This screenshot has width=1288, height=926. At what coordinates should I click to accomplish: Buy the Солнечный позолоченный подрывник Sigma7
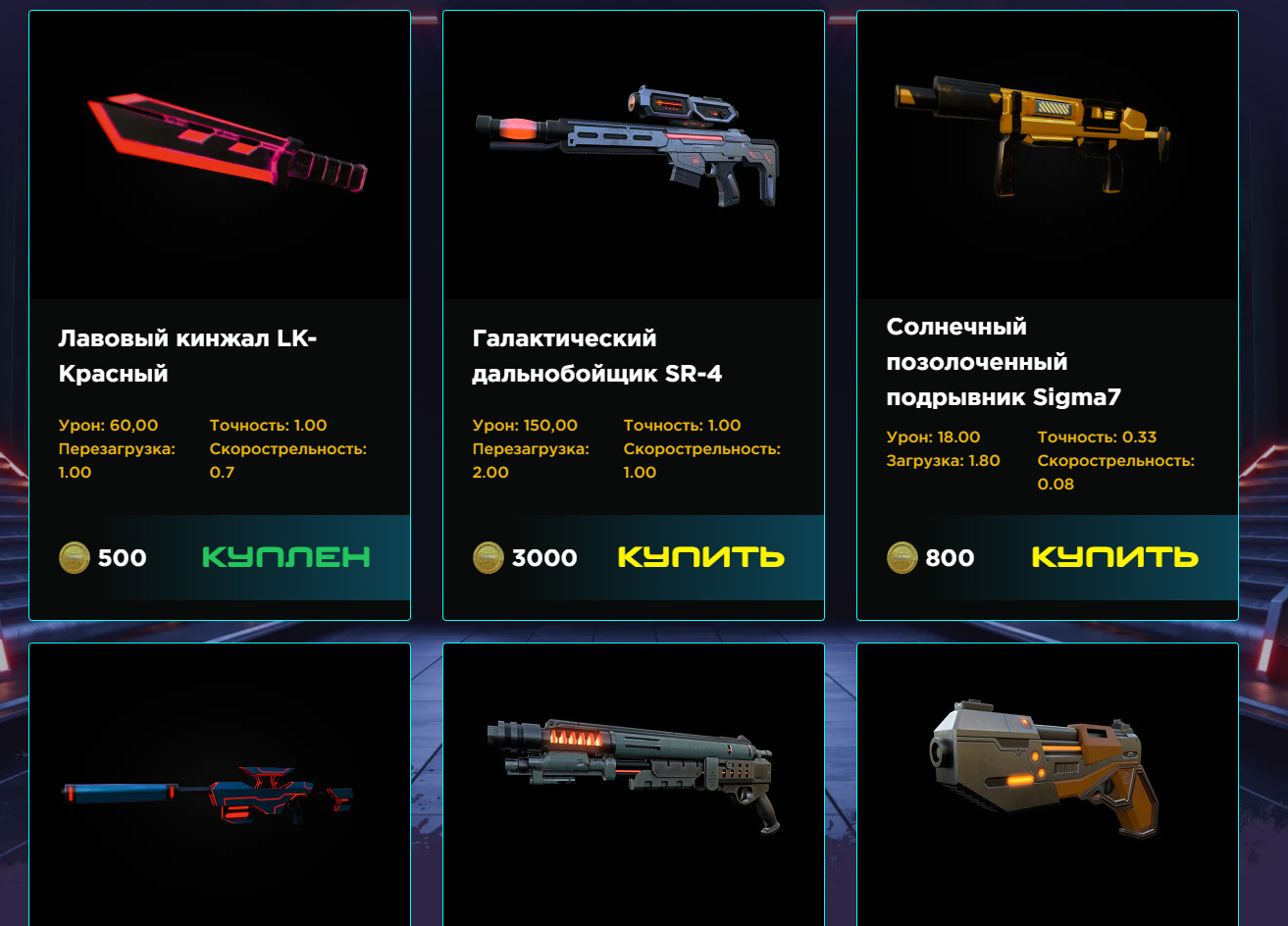pyautogui.click(x=1114, y=557)
